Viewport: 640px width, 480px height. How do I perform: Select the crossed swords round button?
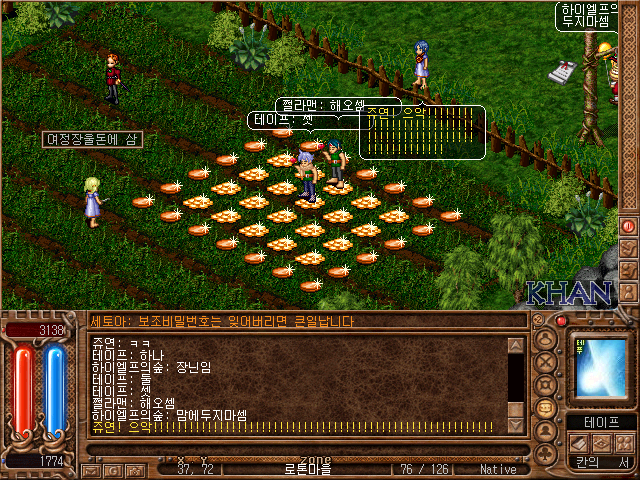click(x=546, y=362)
